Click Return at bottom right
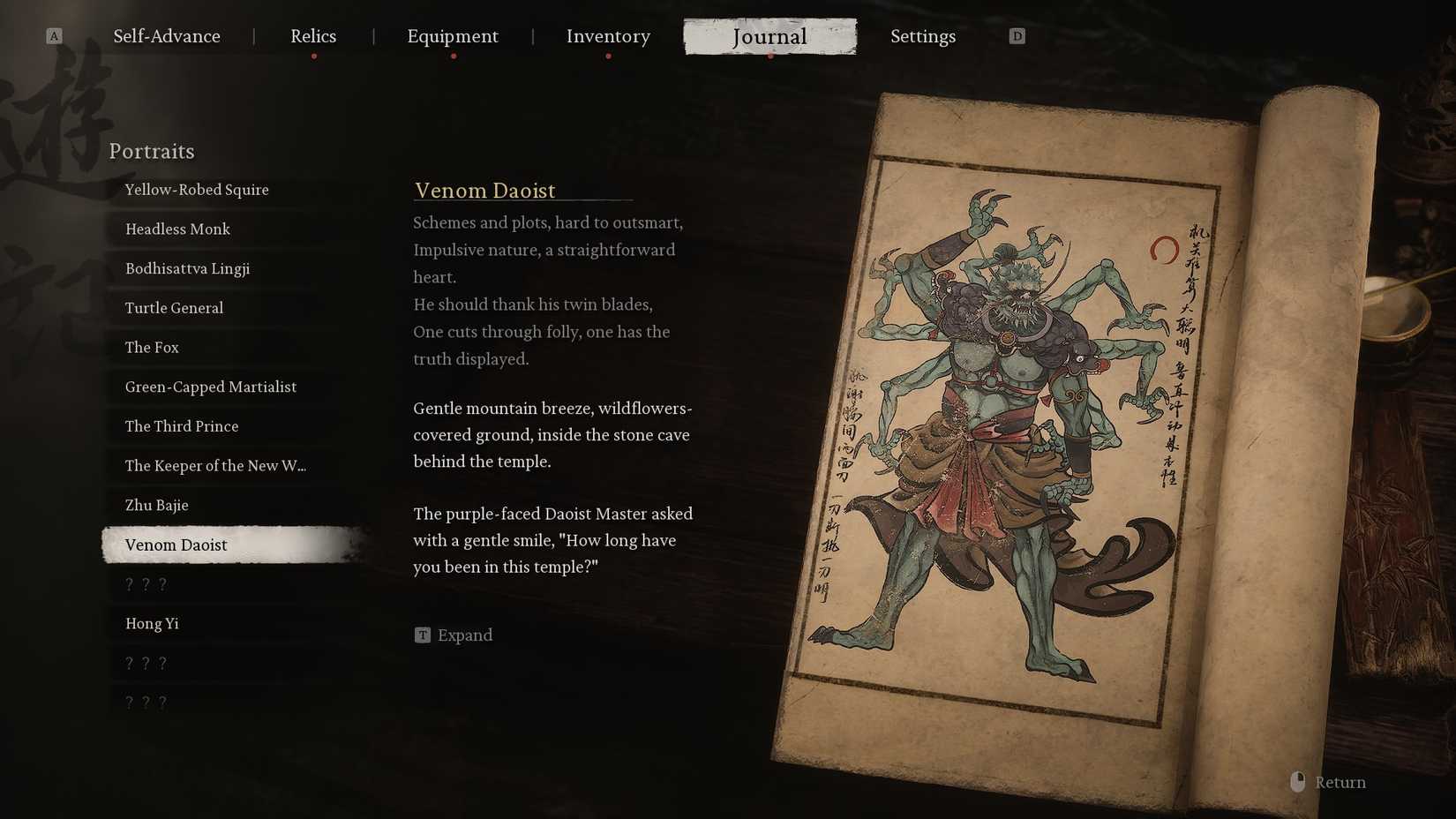This screenshot has height=819, width=1456. (1340, 781)
